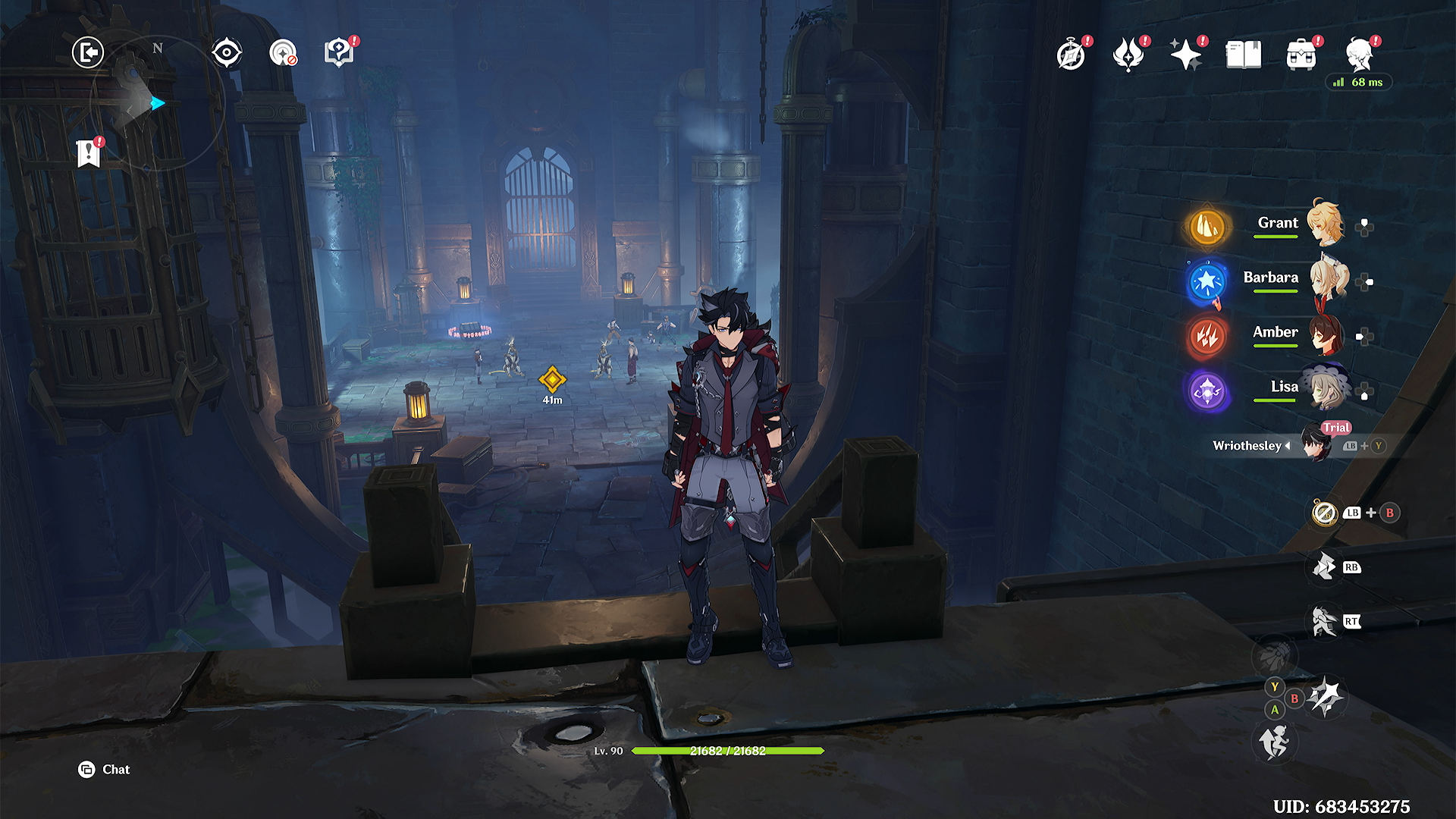Click the exit door icon
The width and height of the screenshot is (1456, 819).
coord(88,53)
